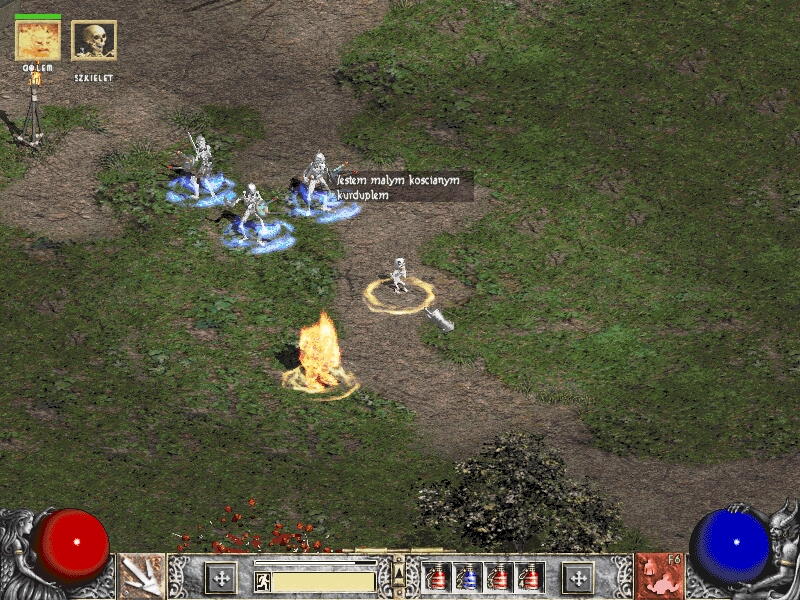Use the blue mana potion in the belt

pyautogui.click(x=468, y=577)
